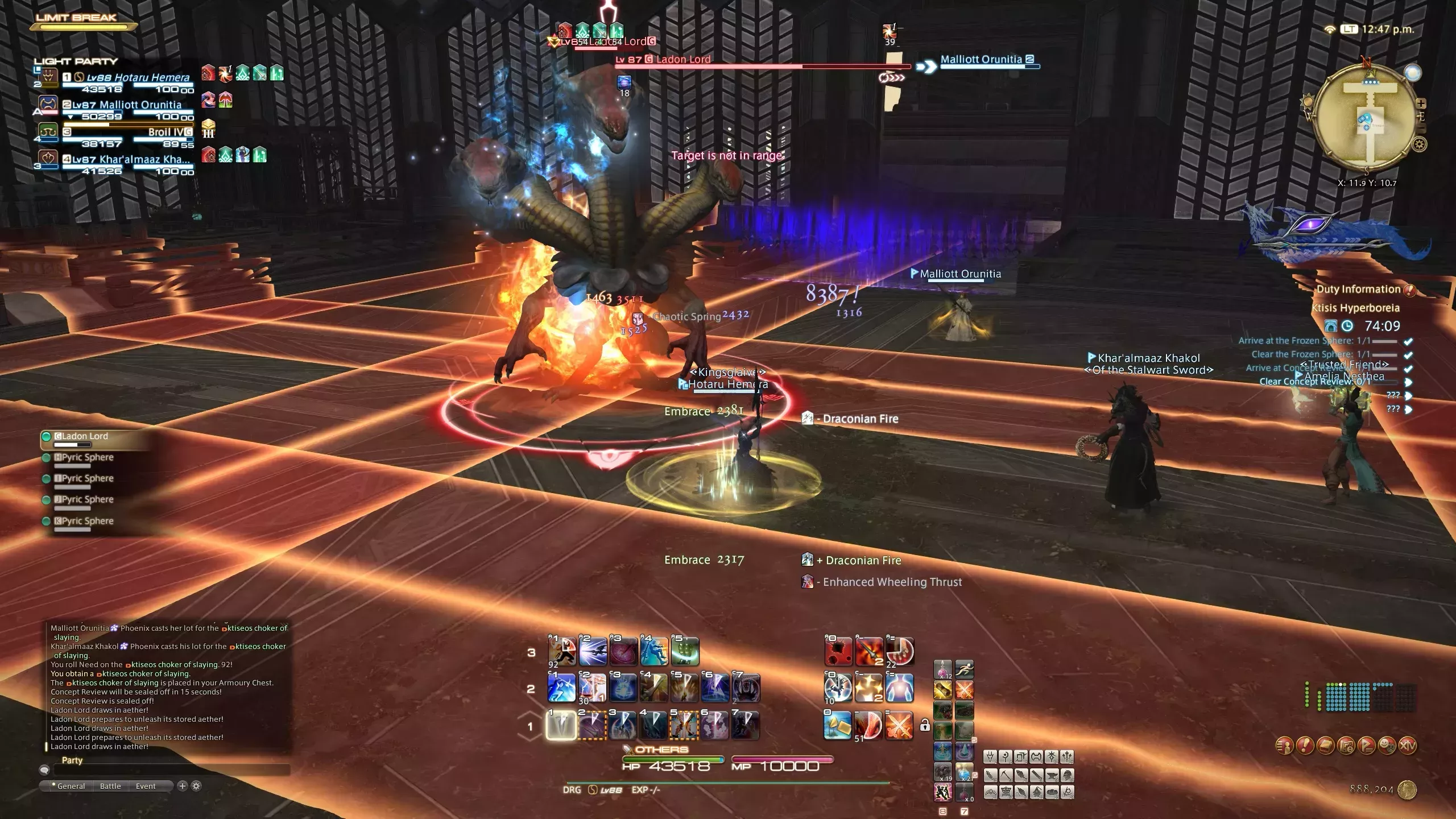The width and height of the screenshot is (1456, 819).
Task: Zoom out the minimap with minus button
Action: click(x=1421, y=129)
